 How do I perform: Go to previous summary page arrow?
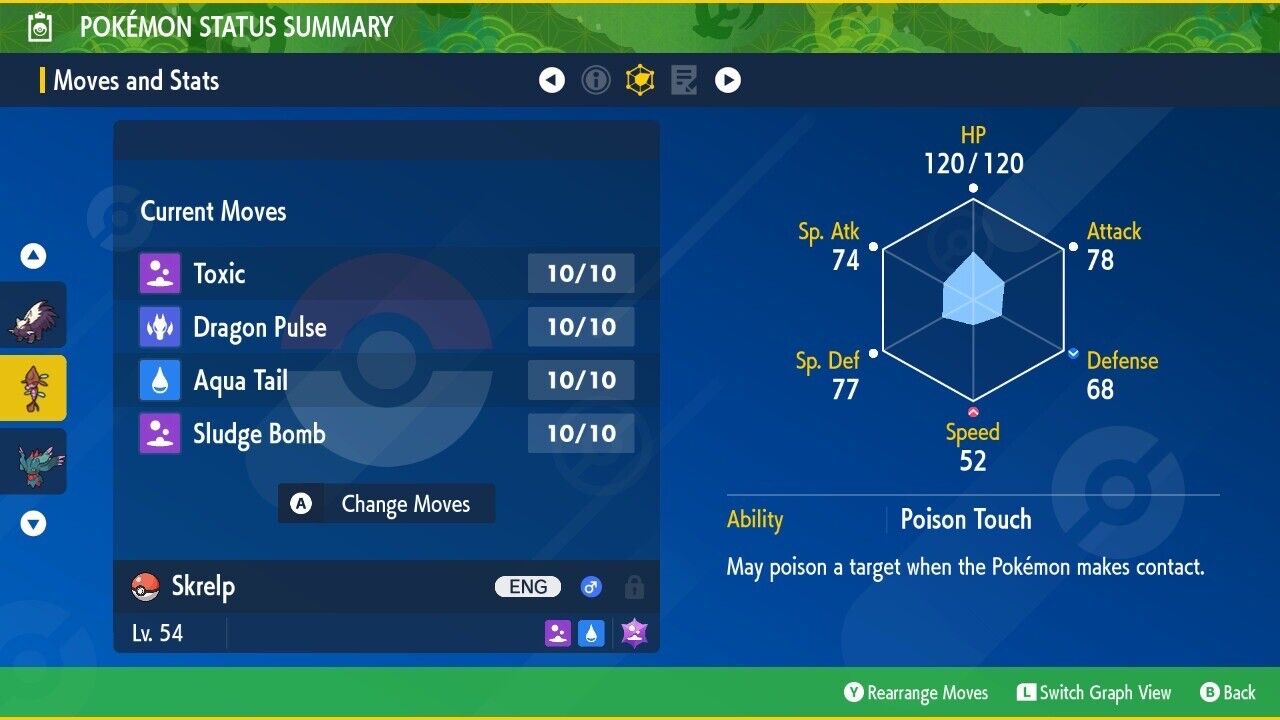point(552,80)
